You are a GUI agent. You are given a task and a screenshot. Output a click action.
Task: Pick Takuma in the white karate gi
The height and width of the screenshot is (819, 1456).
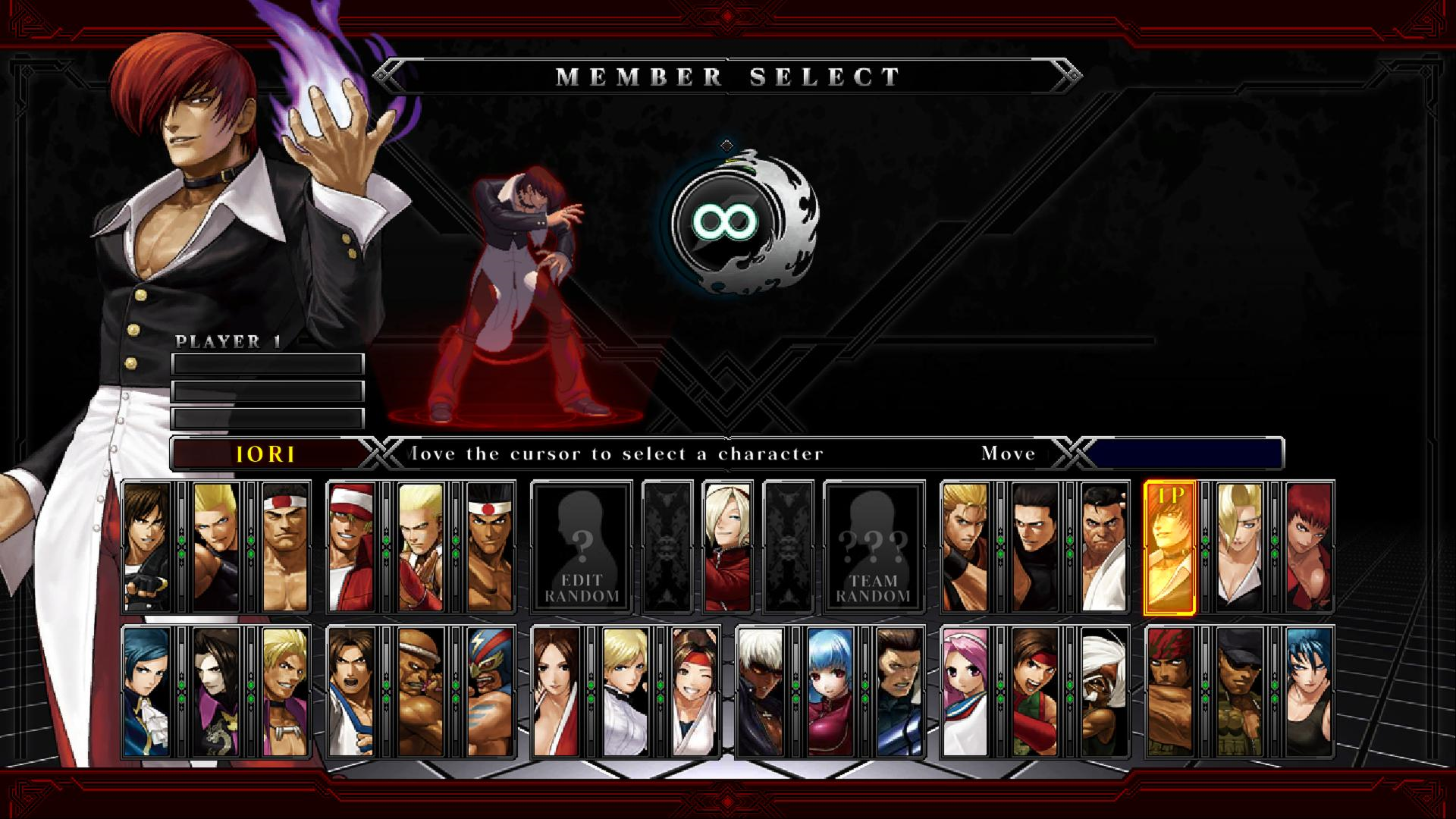(x=1105, y=547)
